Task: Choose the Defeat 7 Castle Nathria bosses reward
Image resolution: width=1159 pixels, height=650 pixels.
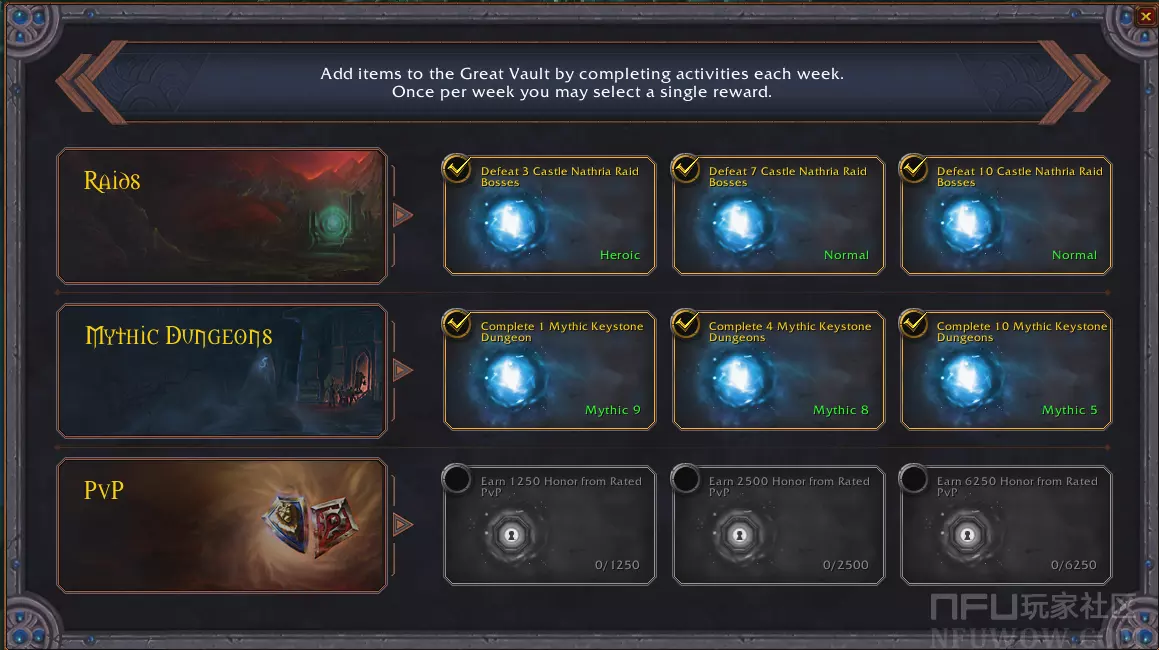Action: [x=778, y=216]
